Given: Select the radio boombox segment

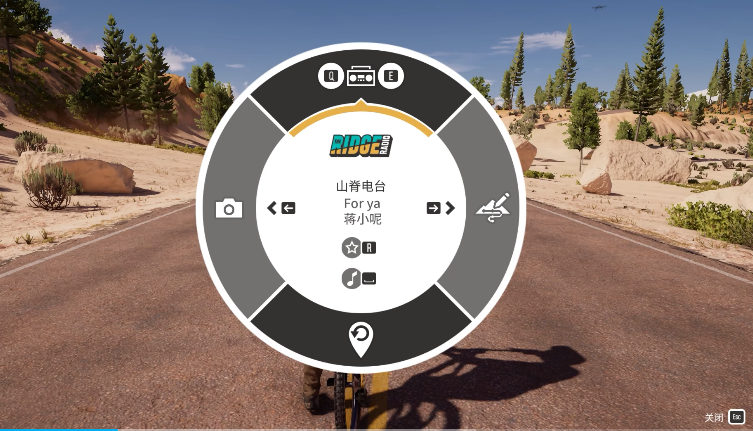Looking at the screenshot, I should click(361, 77).
